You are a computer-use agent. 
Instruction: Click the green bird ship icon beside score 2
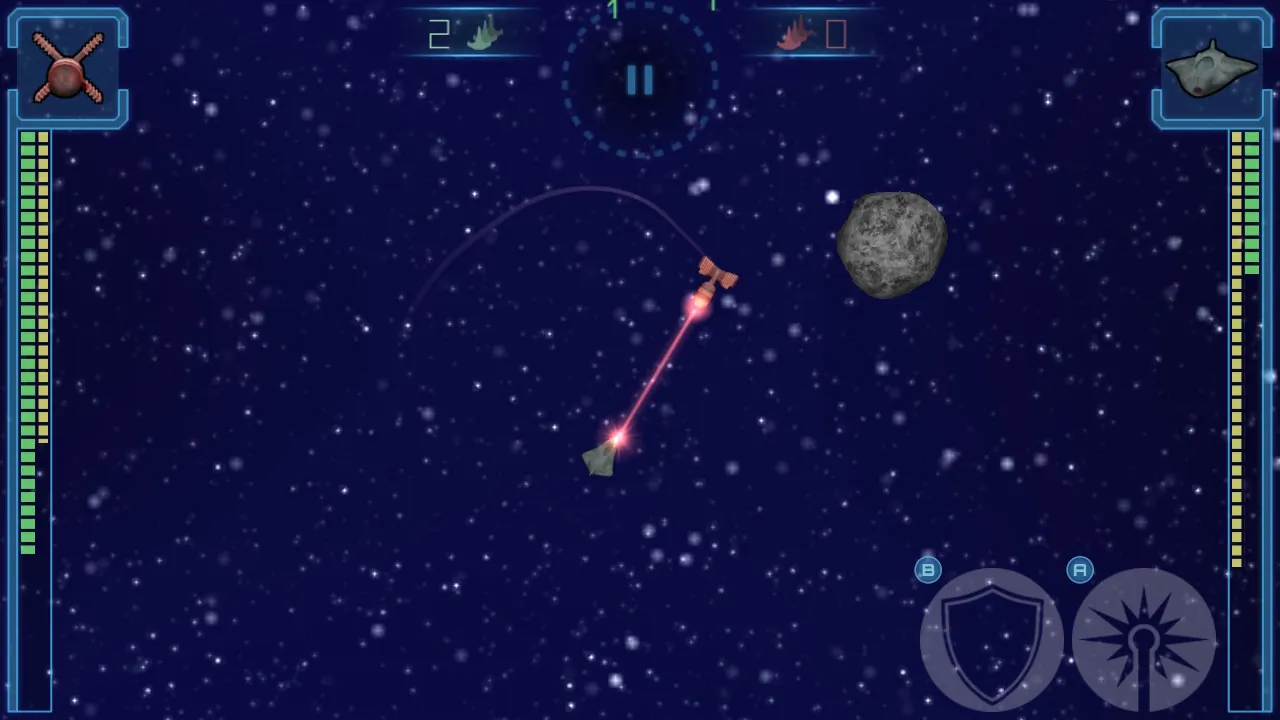[x=484, y=35]
